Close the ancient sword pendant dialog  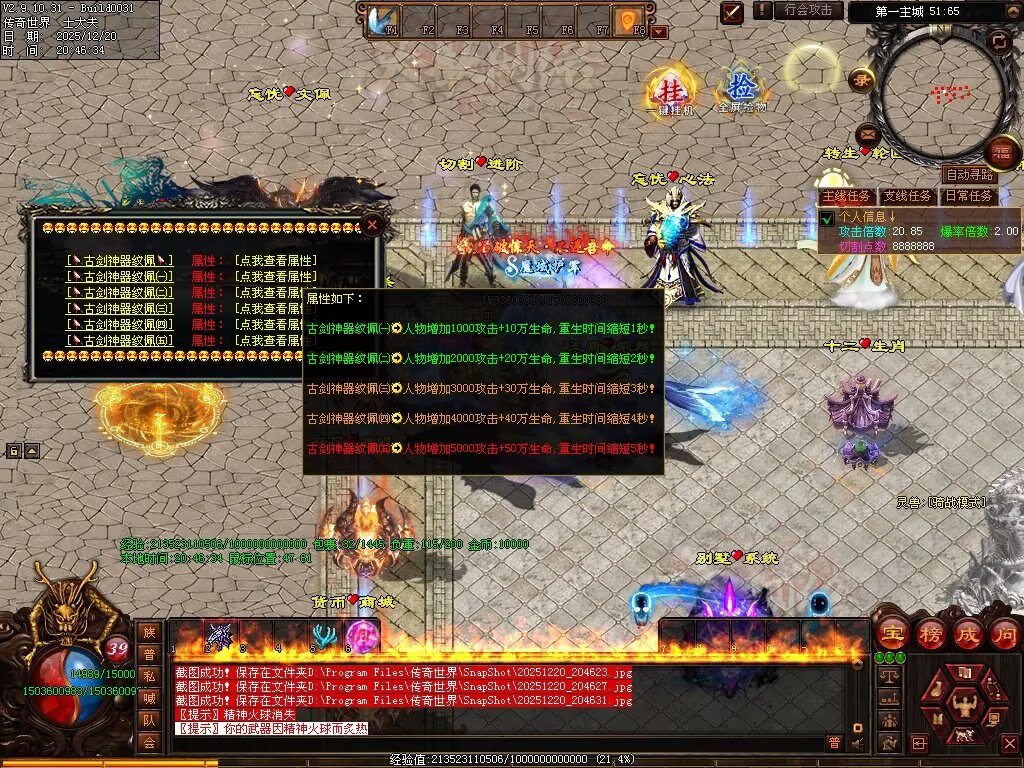click(x=372, y=225)
